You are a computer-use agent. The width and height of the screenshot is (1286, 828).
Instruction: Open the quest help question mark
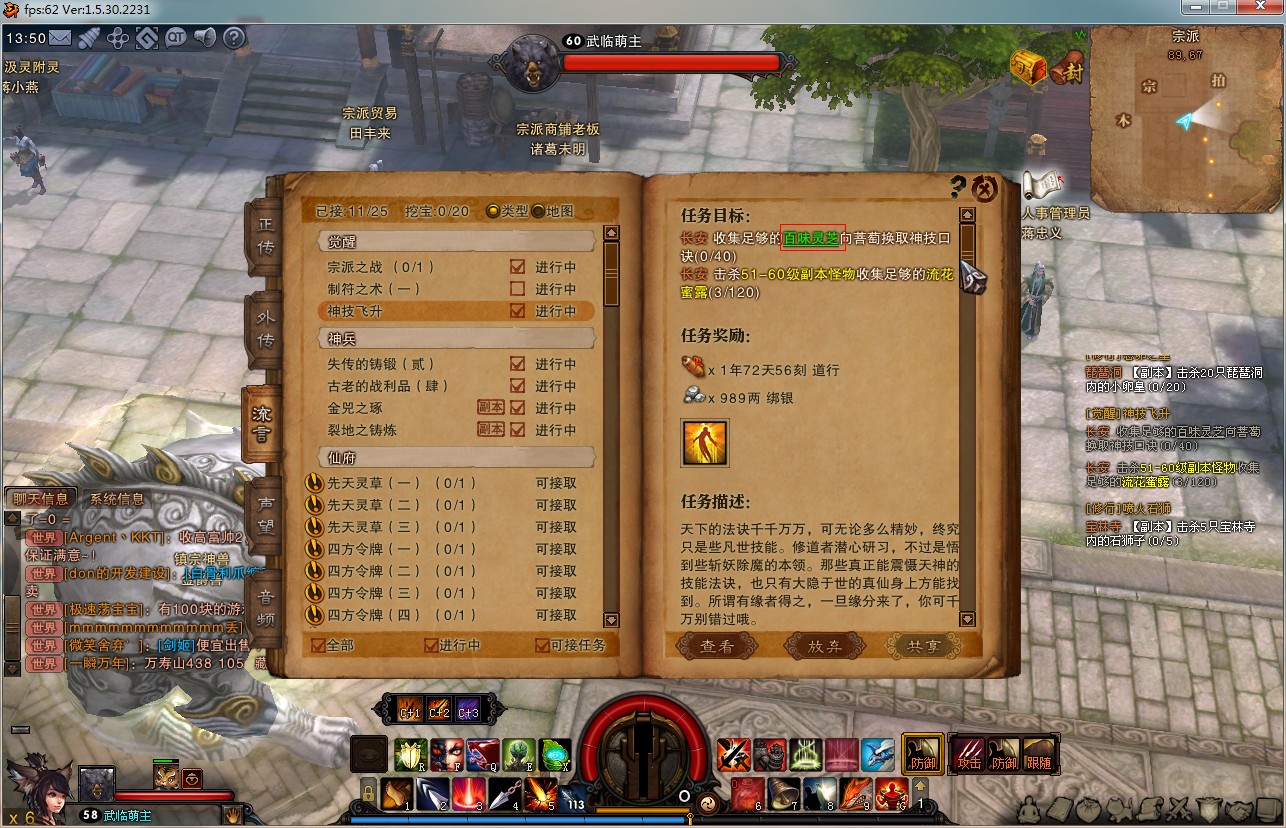click(x=958, y=187)
